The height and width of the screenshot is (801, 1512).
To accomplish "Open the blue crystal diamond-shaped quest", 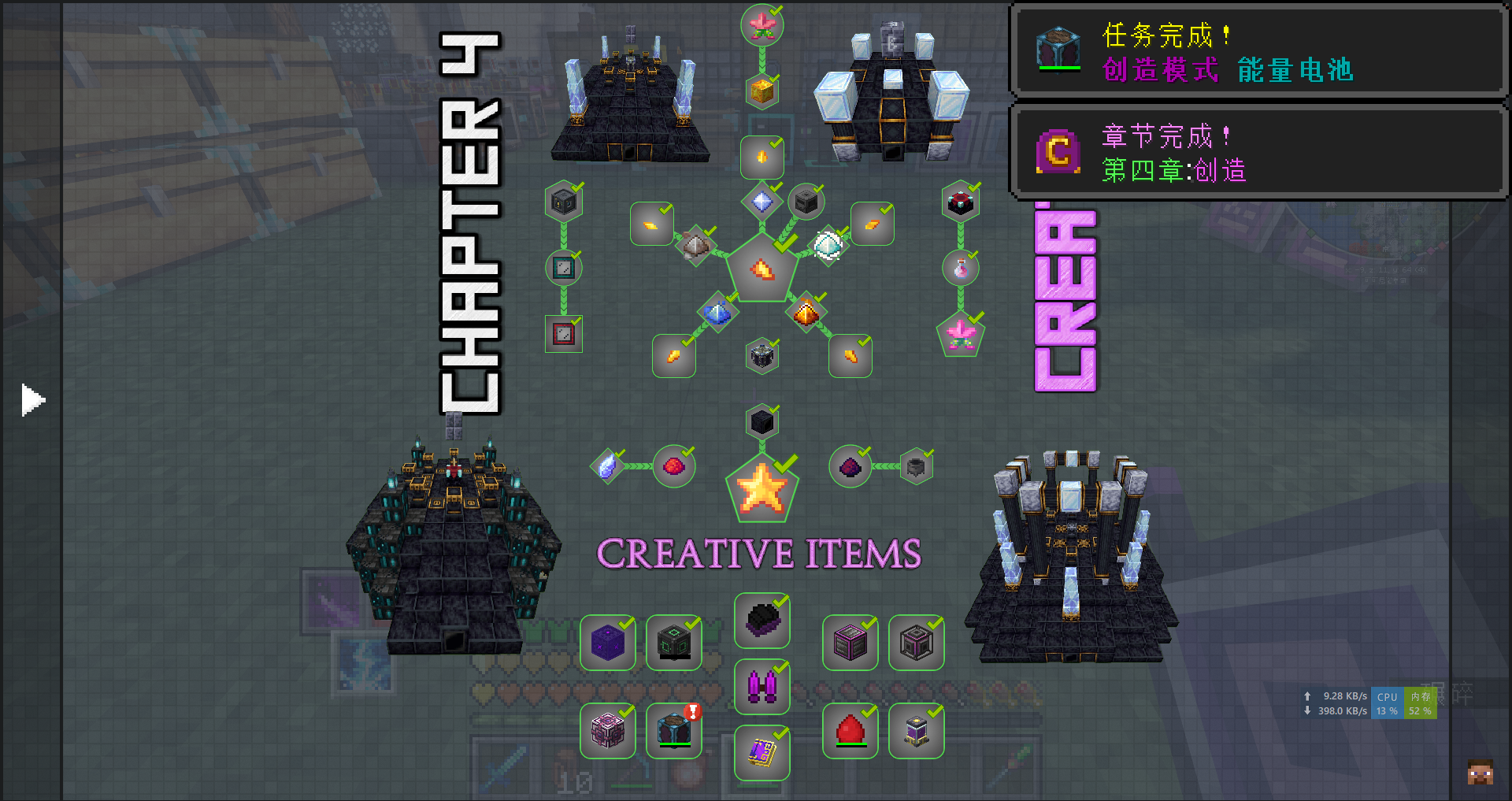I will tap(607, 466).
